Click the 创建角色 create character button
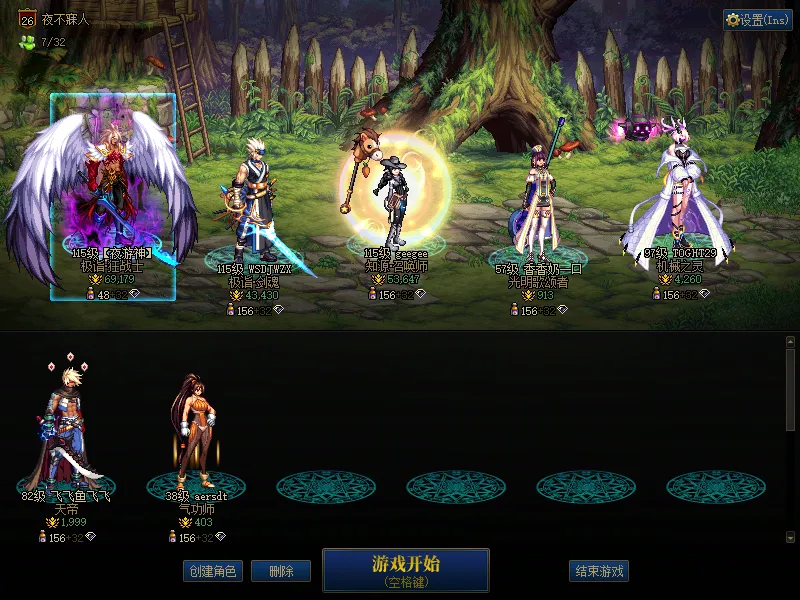 point(213,572)
